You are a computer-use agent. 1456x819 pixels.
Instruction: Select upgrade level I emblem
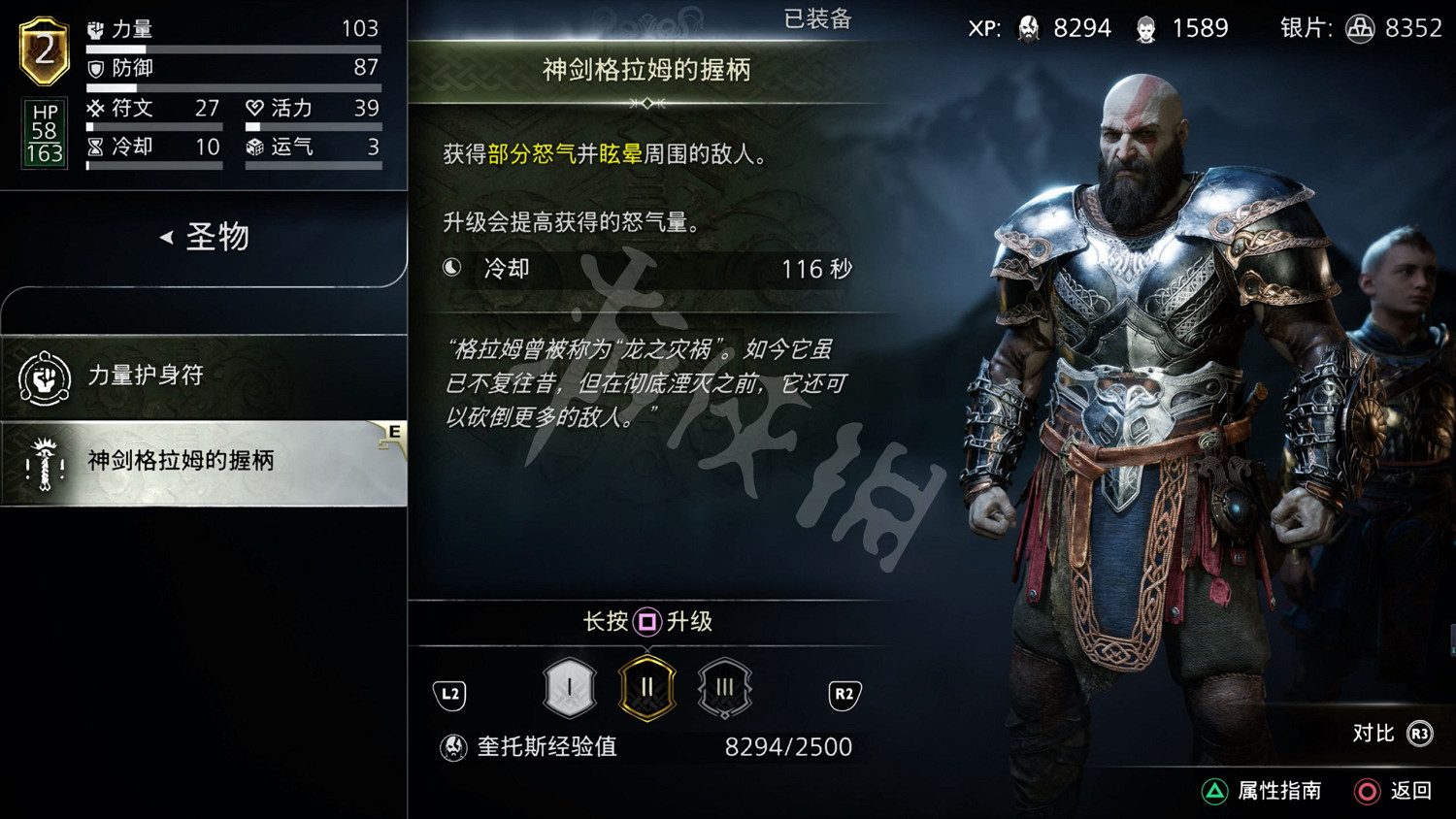tap(569, 686)
